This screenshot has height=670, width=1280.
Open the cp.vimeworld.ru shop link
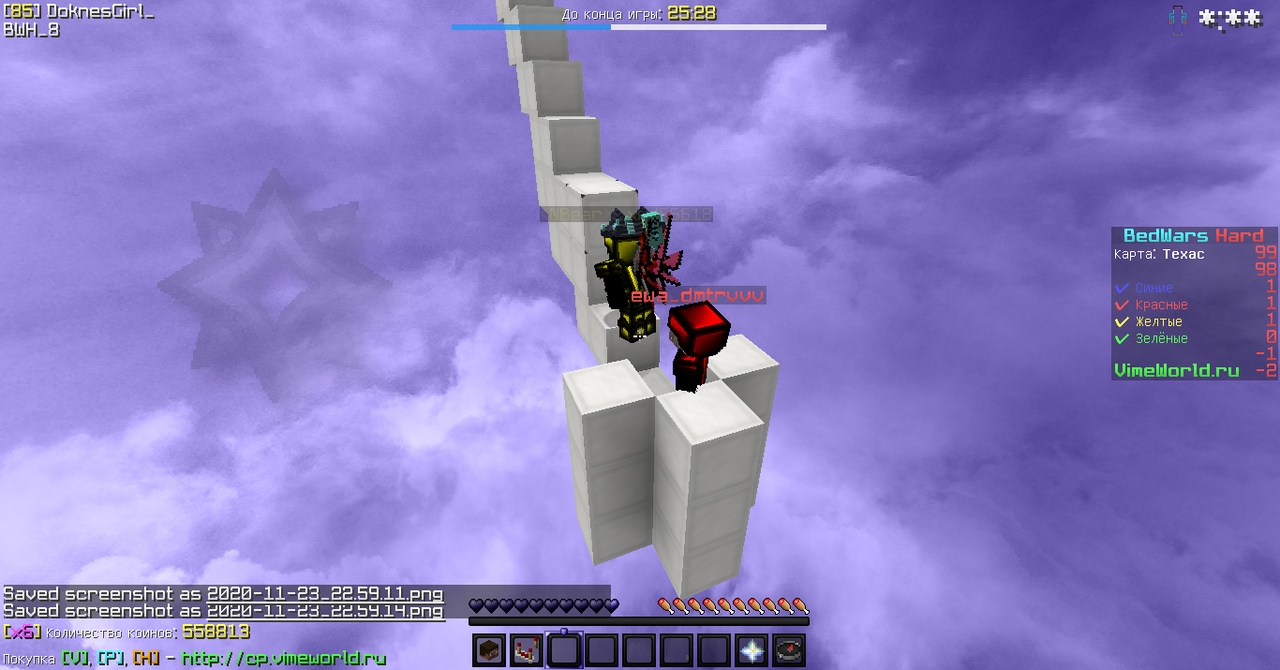[x=284, y=658]
